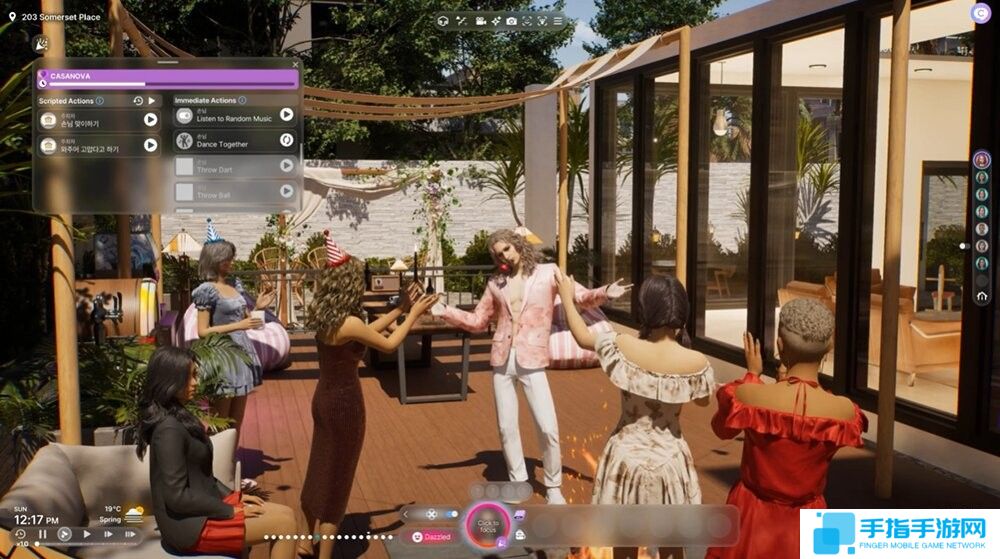Select the Dazzled mood indicator
Screen dimensions: 1000x559
pos(432,537)
